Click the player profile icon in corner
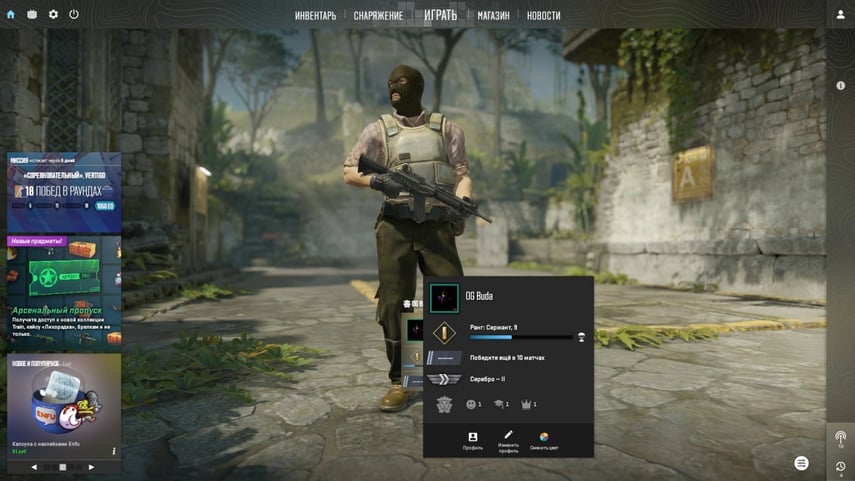Screen dimensions: 855x481 (840, 15)
